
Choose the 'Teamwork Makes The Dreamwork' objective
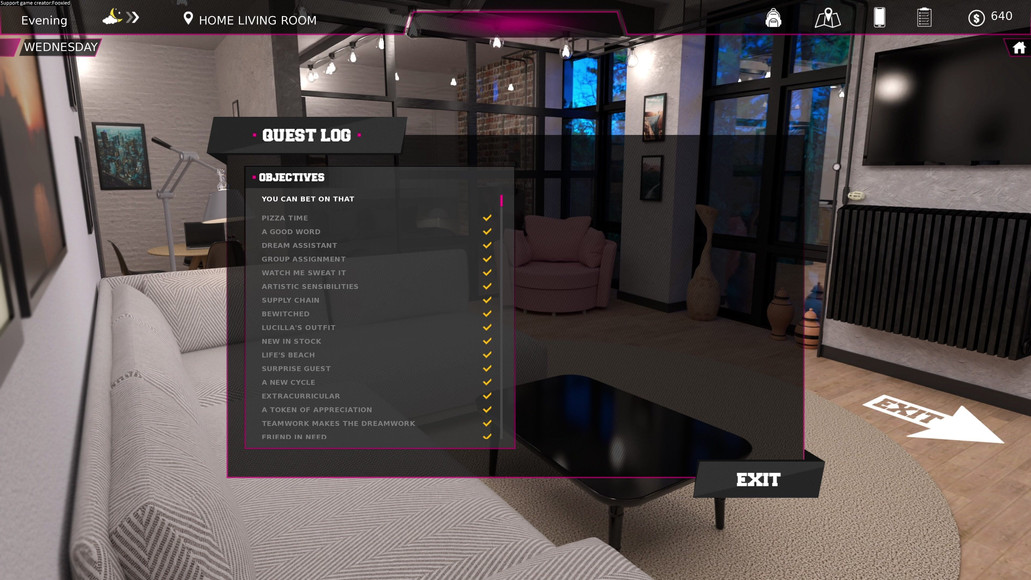point(338,423)
